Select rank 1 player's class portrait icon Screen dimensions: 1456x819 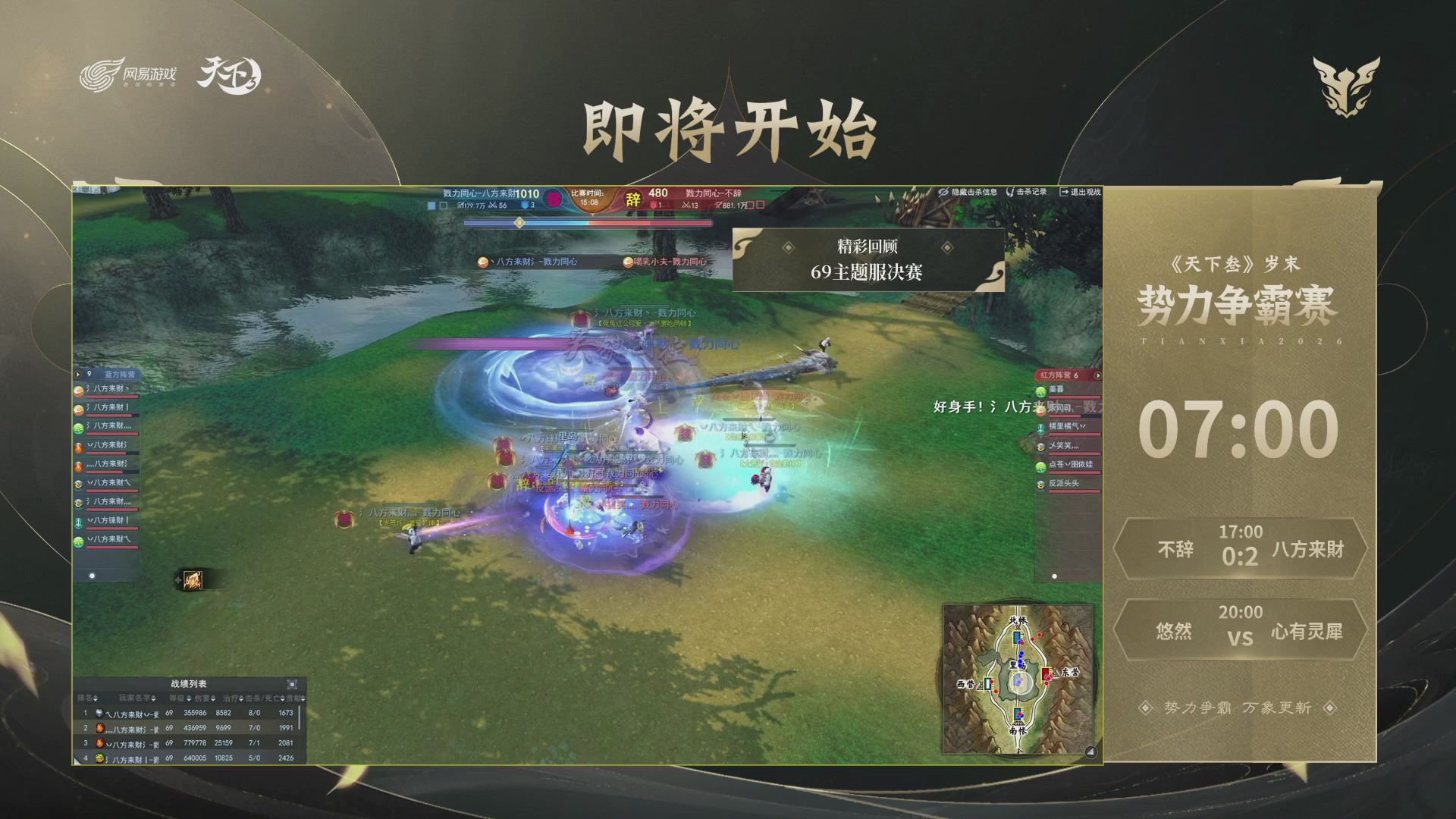99,713
